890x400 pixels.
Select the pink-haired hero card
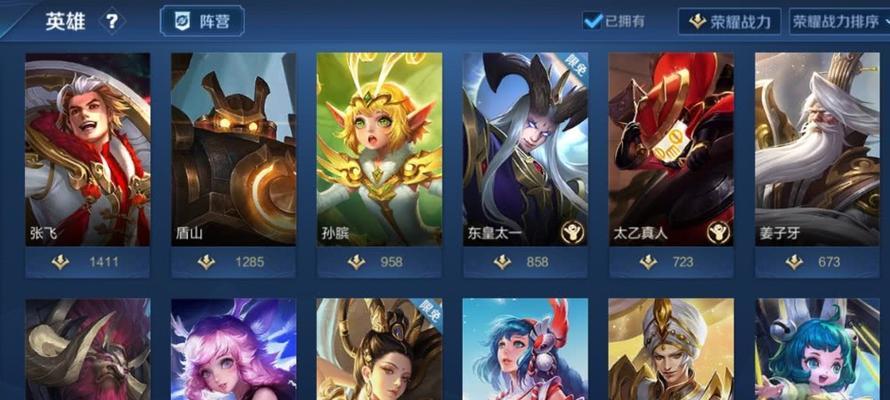click(x=233, y=350)
